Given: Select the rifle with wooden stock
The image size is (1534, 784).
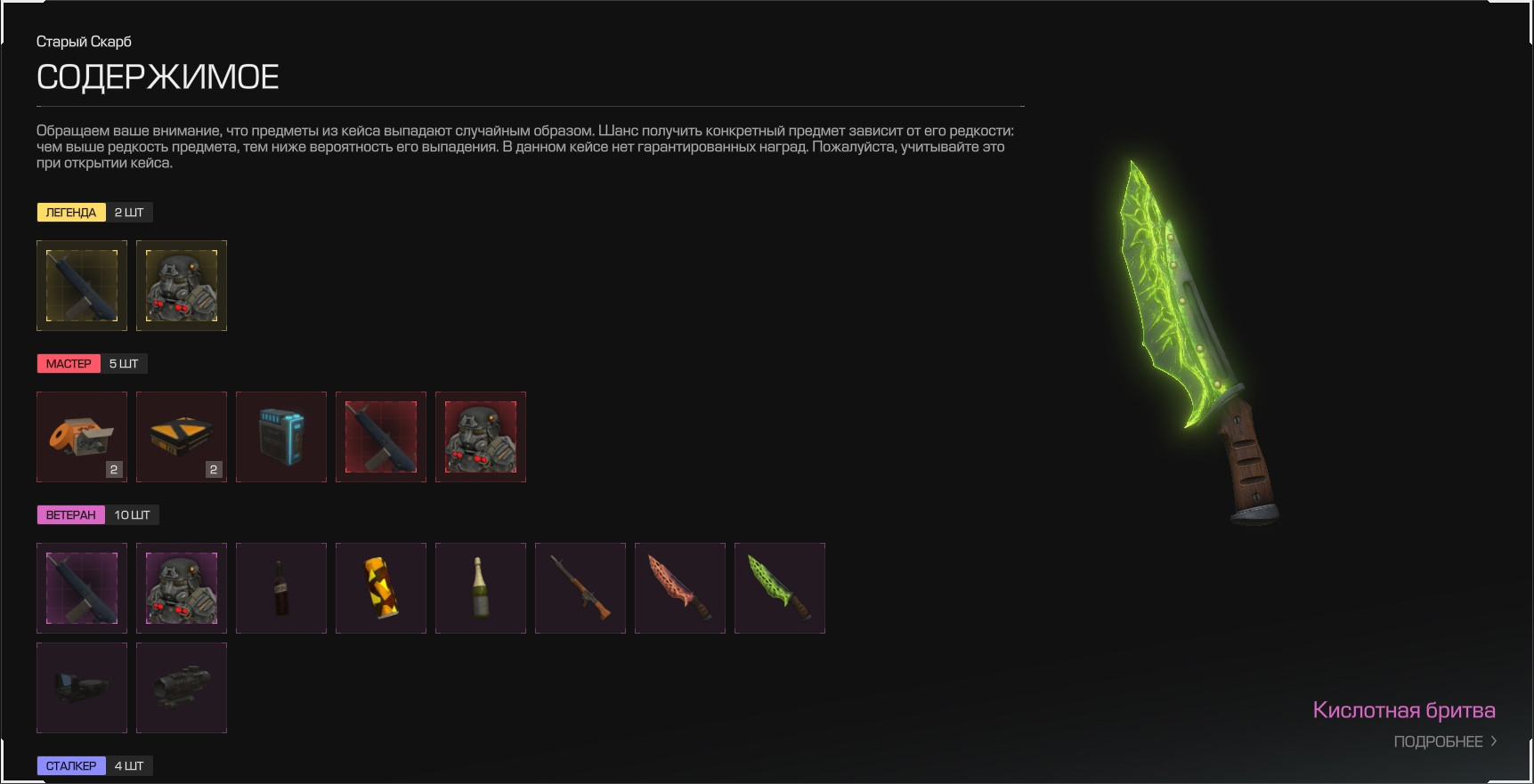Looking at the screenshot, I should pos(580,588).
